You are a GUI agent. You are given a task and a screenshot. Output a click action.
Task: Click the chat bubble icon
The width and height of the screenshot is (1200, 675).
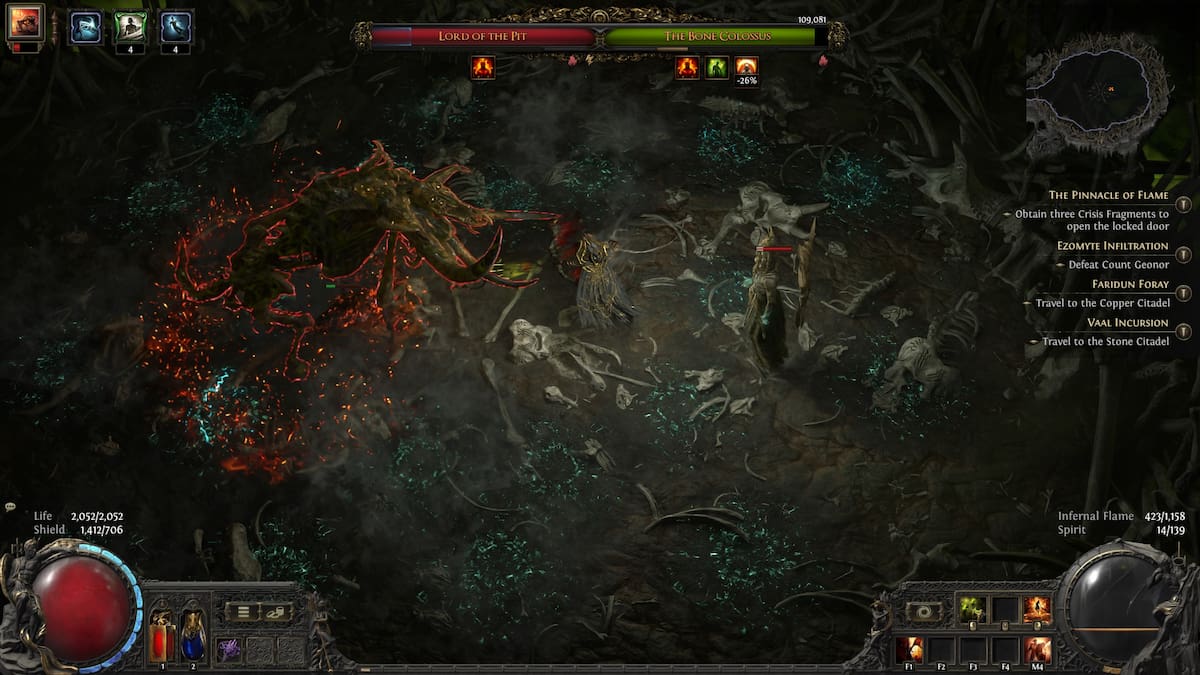coord(10,508)
